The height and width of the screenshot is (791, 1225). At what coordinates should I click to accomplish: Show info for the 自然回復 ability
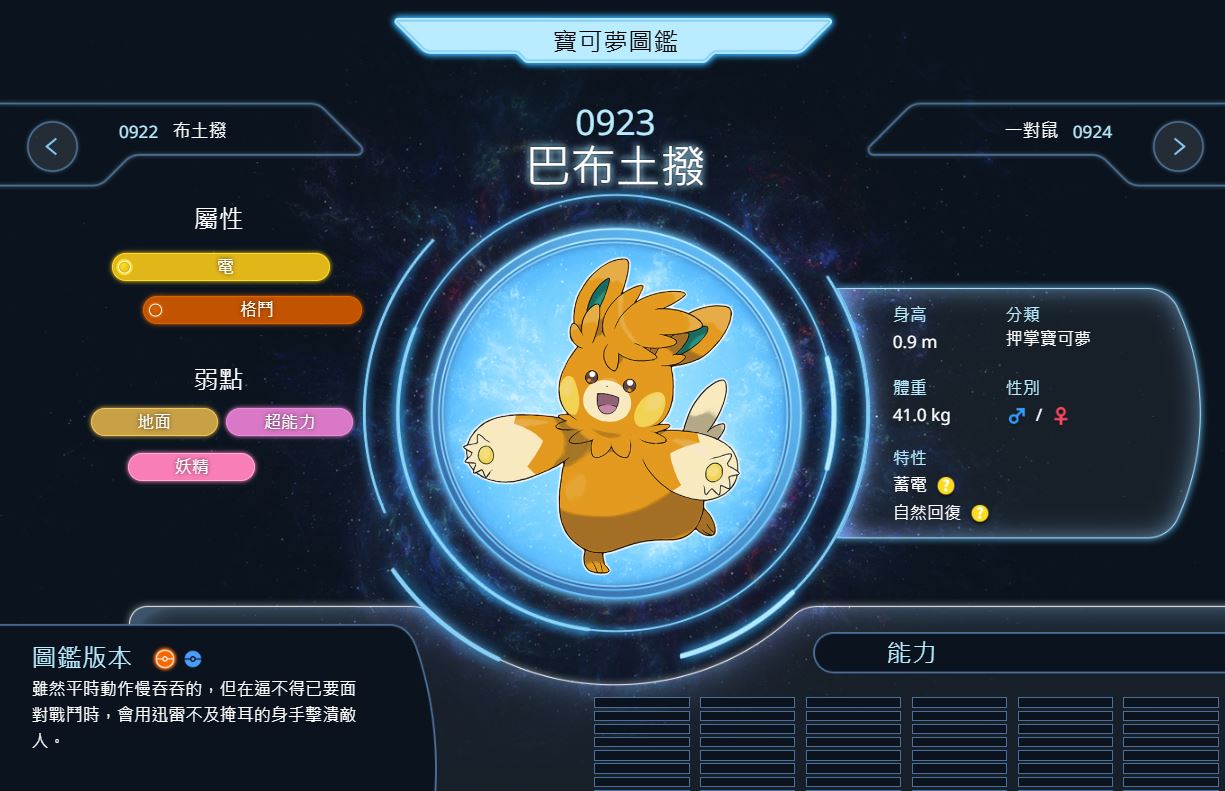coord(980,513)
